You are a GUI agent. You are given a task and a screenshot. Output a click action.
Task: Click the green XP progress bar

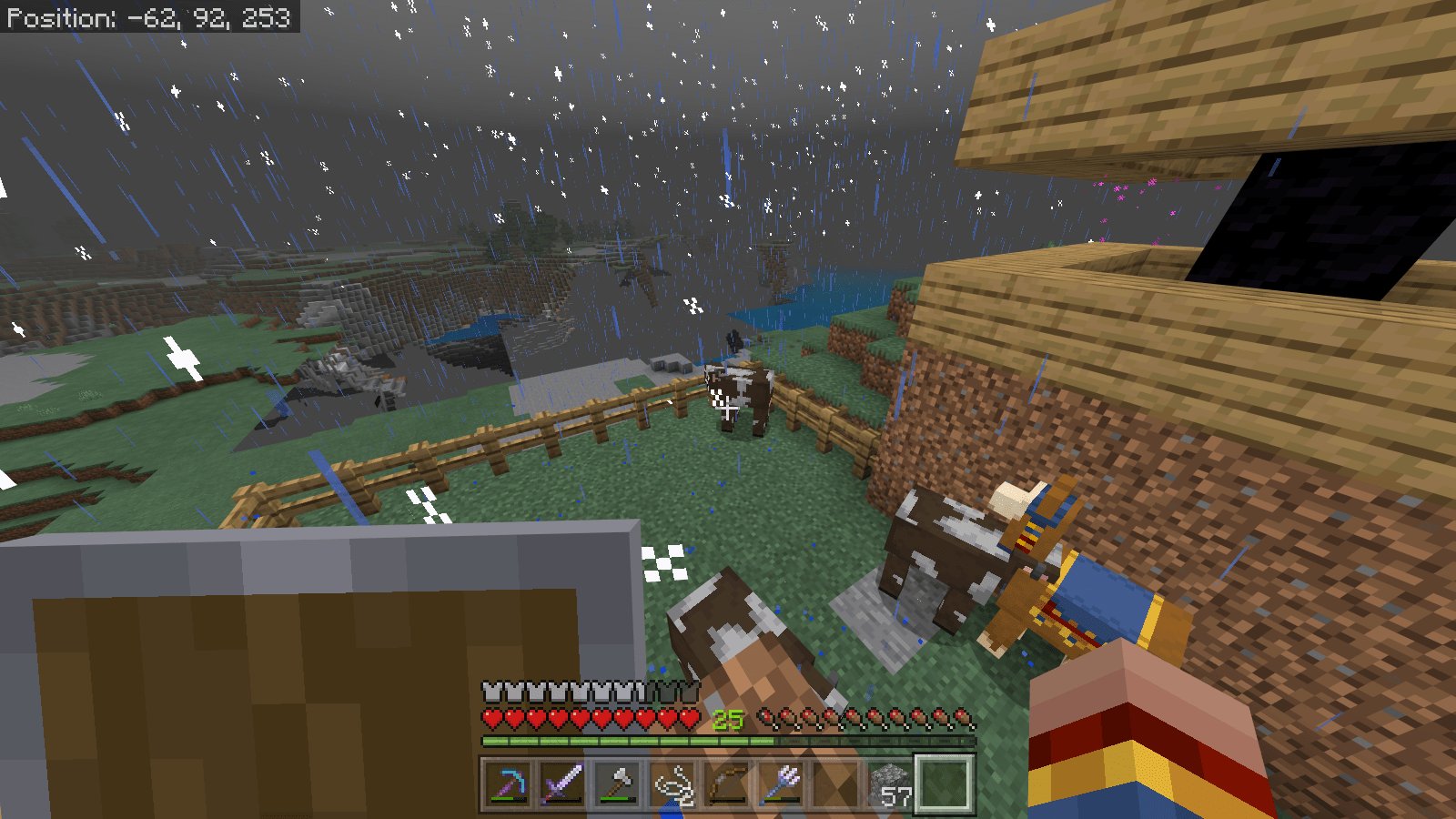click(x=637, y=739)
